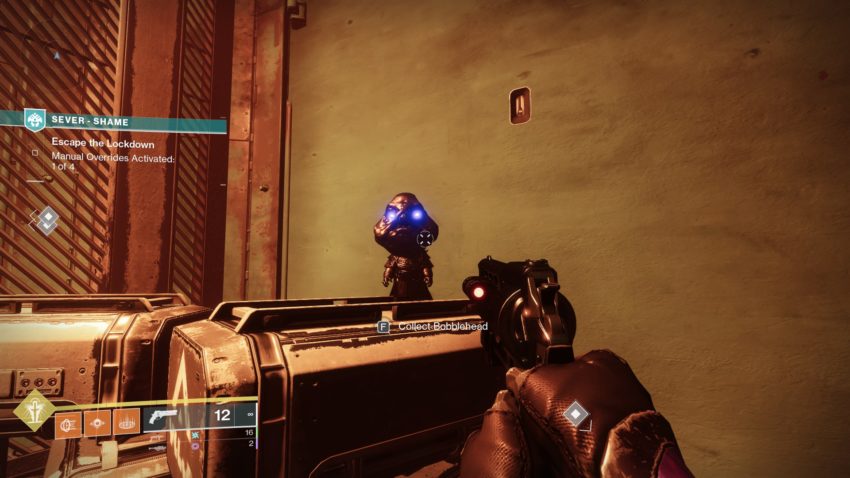Activate the golden diamond Super ability icon
850x478 pixels.
tap(35, 411)
